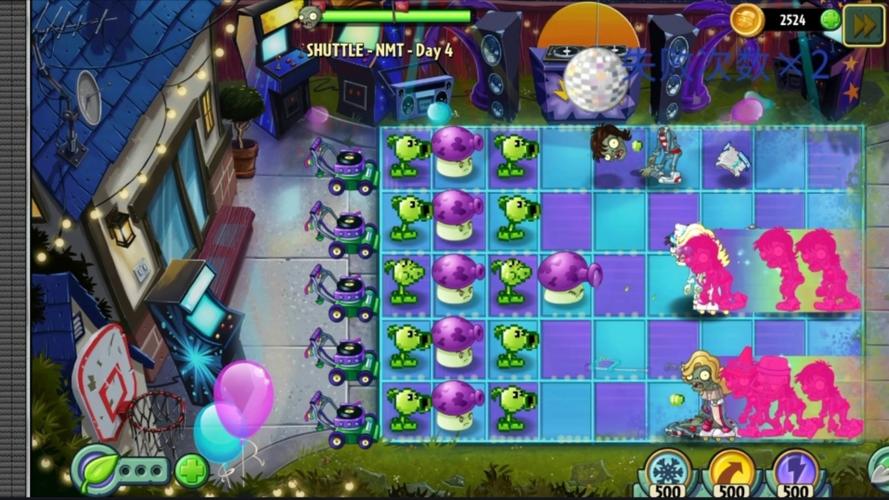889x500 pixels.
Task: Activate the Power Snow snowflake power-up
Action: pos(666,468)
